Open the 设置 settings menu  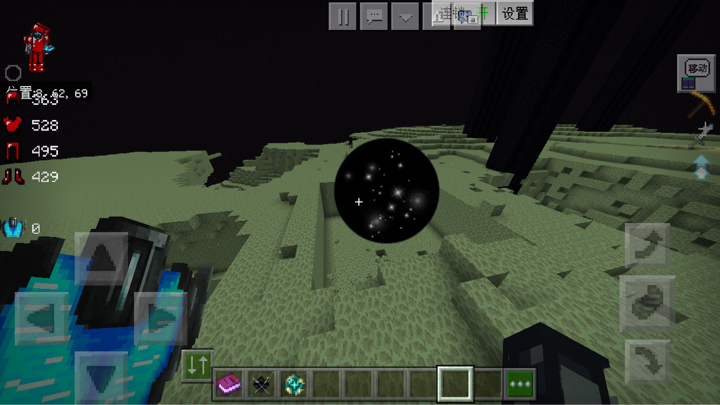click(x=515, y=14)
